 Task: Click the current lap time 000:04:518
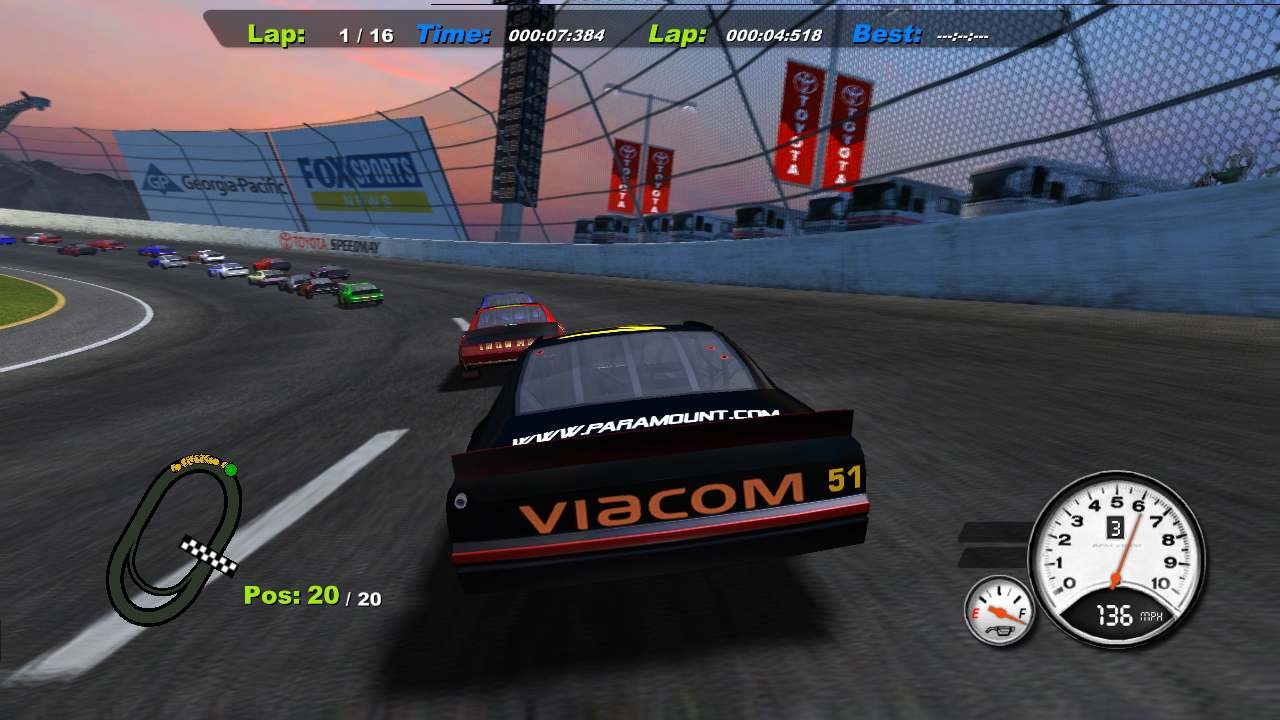[x=777, y=34]
